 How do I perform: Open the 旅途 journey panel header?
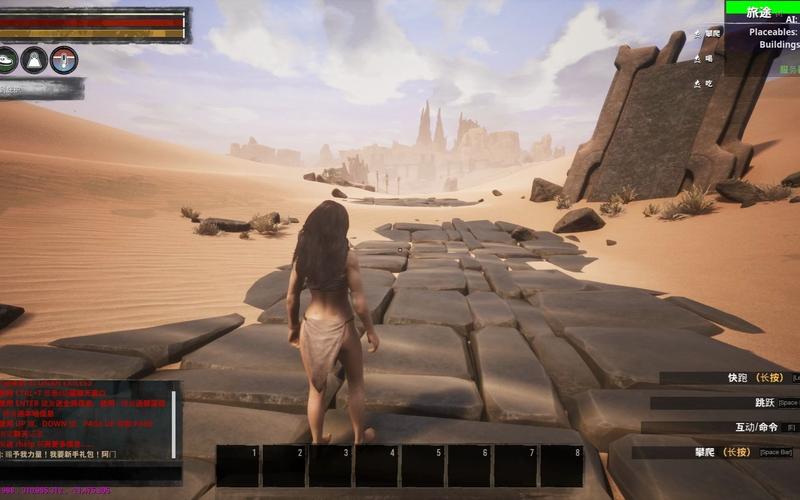tap(762, 12)
